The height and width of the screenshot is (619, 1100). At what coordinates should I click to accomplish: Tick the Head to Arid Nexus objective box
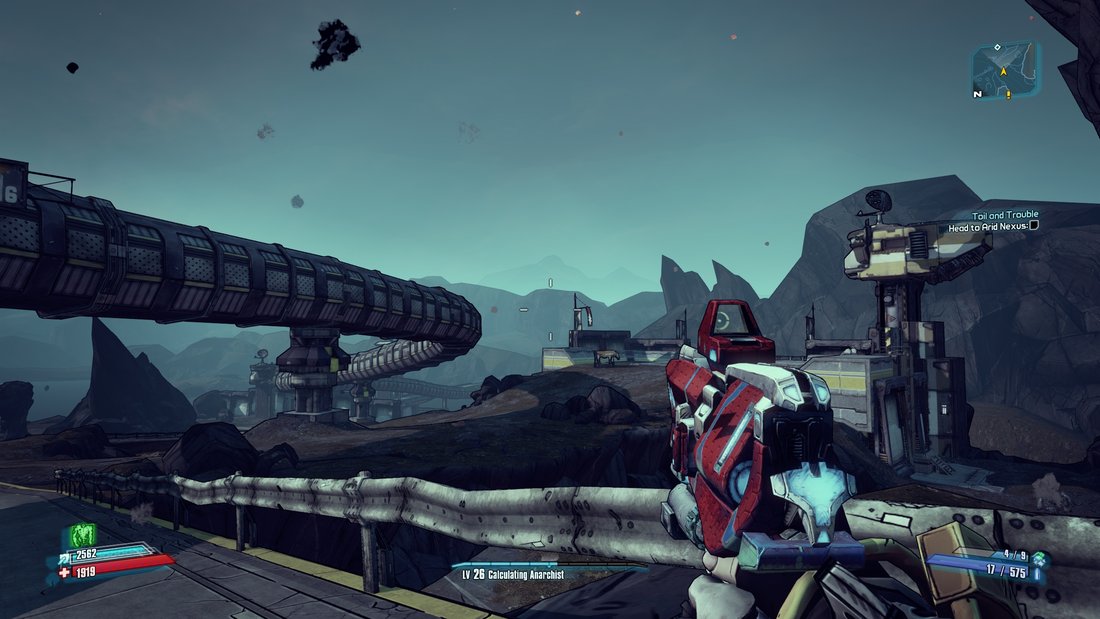tap(1033, 226)
